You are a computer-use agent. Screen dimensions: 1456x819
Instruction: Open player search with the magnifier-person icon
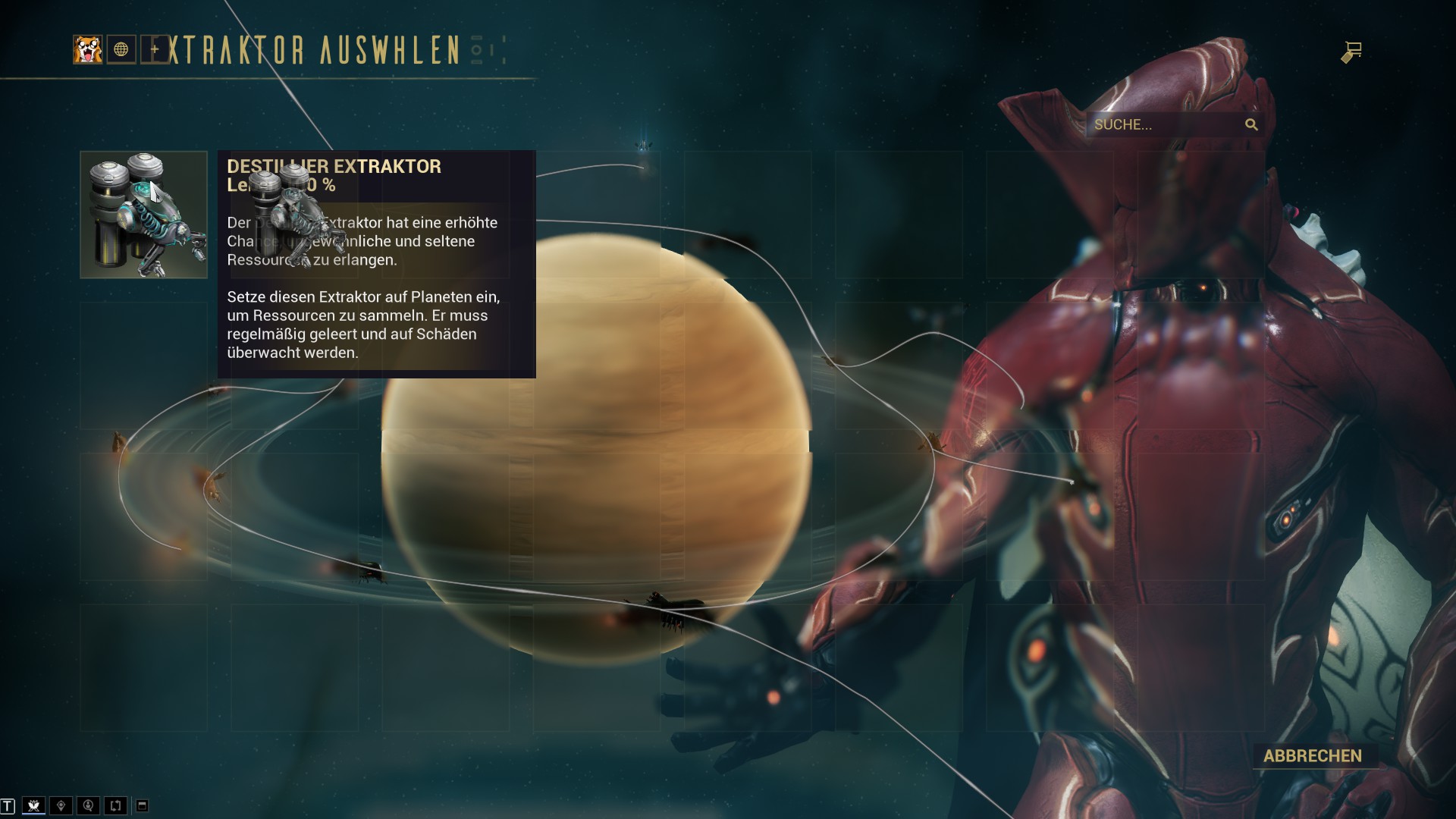[x=88, y=805]
